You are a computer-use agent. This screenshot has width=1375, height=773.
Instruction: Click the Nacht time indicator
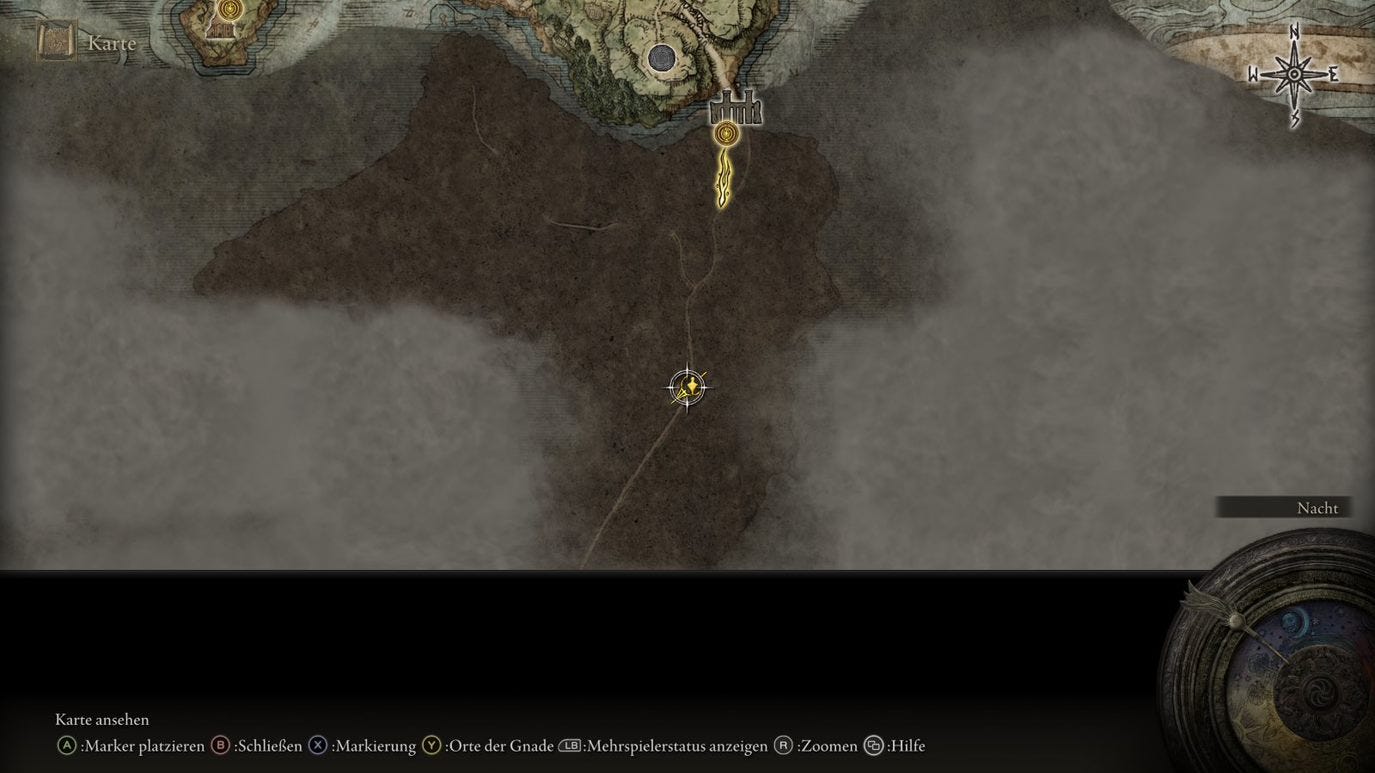tap(1317, 507)
